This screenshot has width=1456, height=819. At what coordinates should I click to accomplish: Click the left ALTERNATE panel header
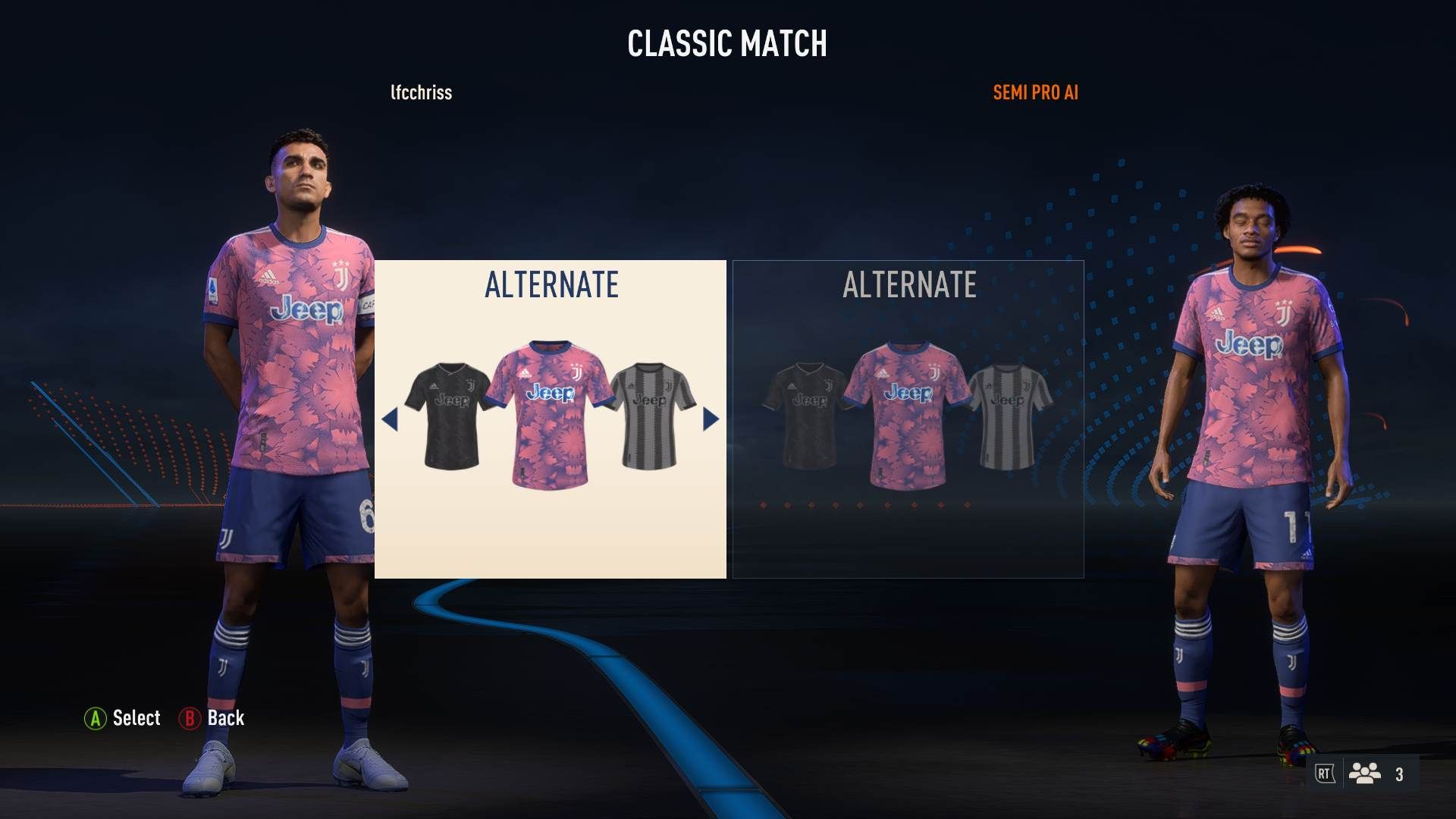(x=550, y=287)
